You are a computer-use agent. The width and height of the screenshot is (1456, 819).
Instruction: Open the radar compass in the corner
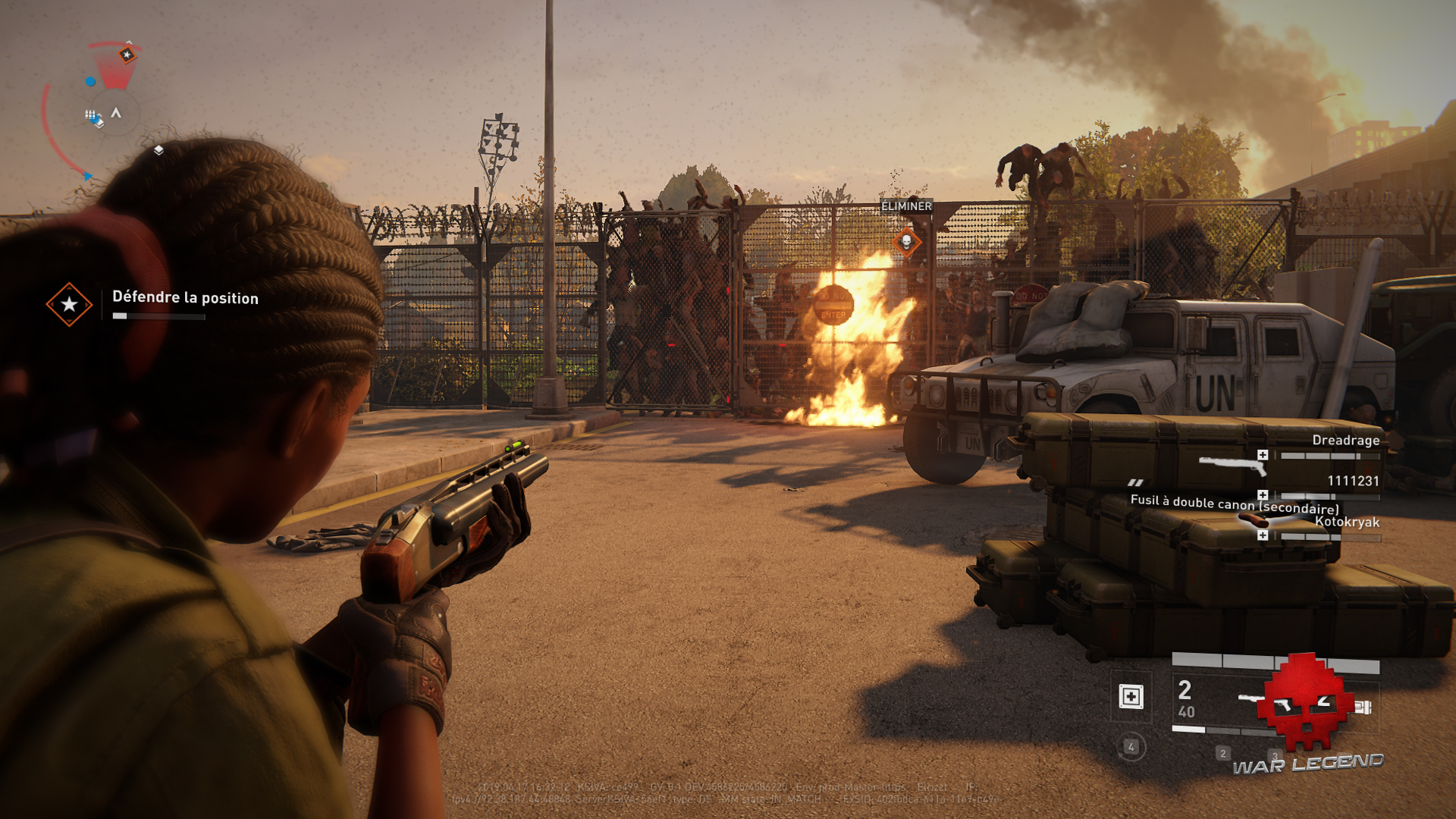pyautogui.click(x=114, y=113)
